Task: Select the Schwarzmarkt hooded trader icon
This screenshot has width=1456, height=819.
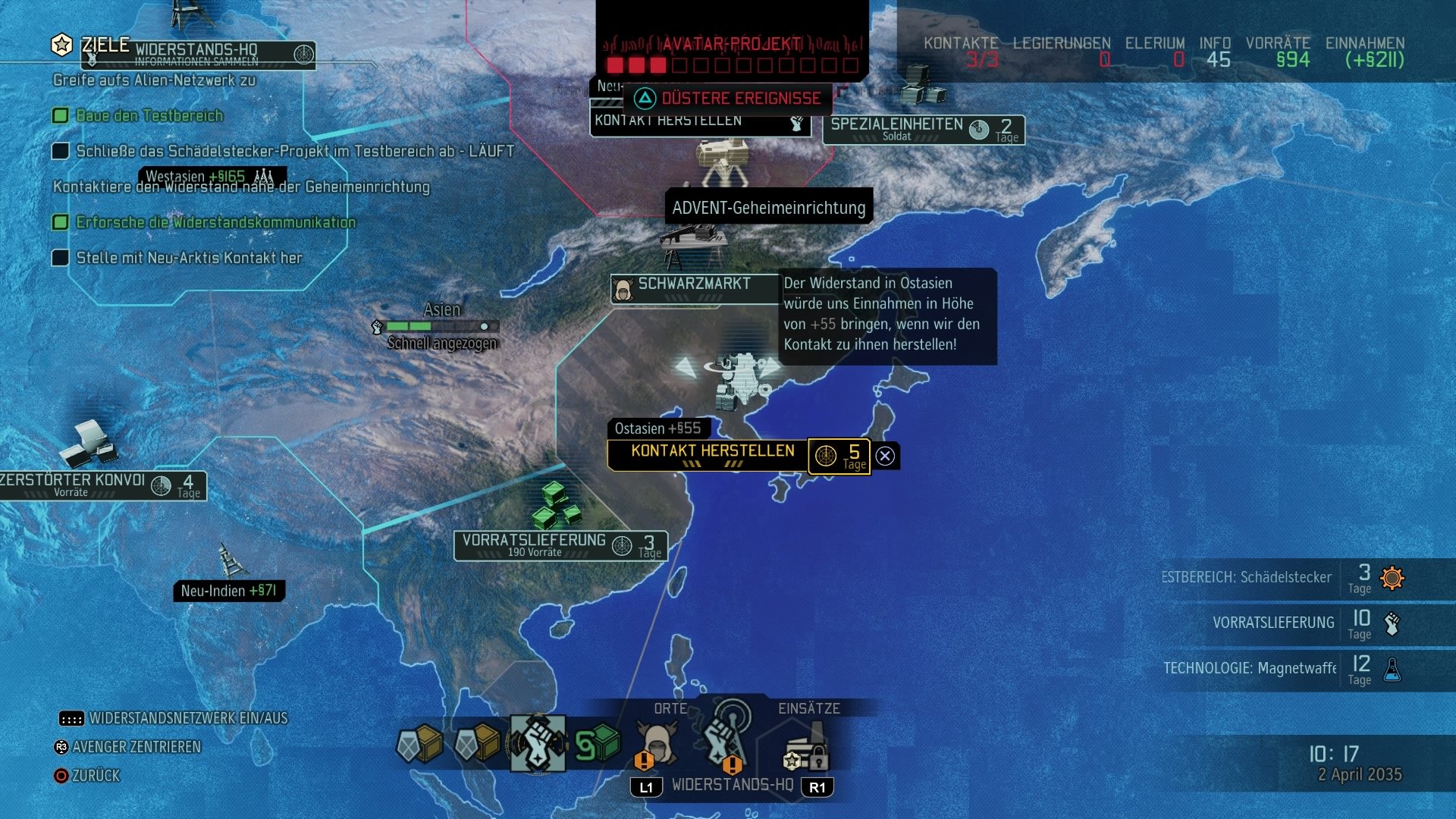Action: pos(623,288)
